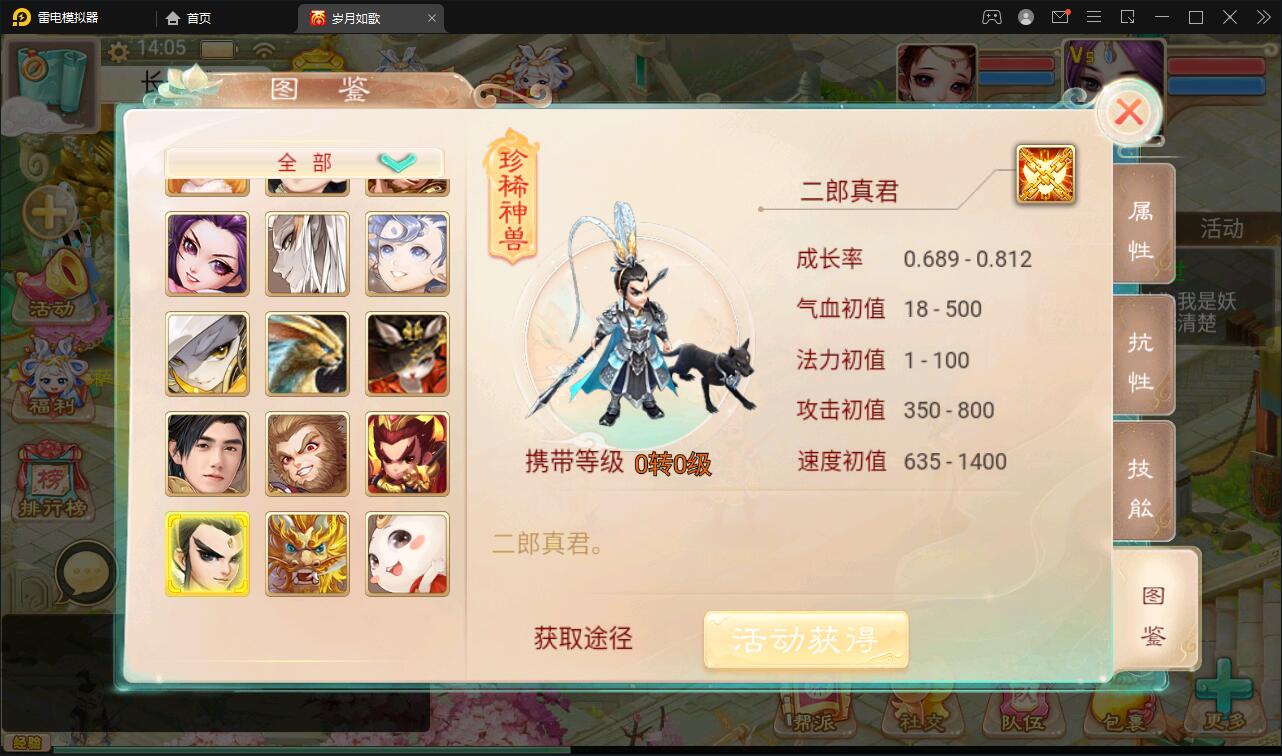
Task: Close the 图鉴 panel with the X
Action: click(x=1129, y=112)
